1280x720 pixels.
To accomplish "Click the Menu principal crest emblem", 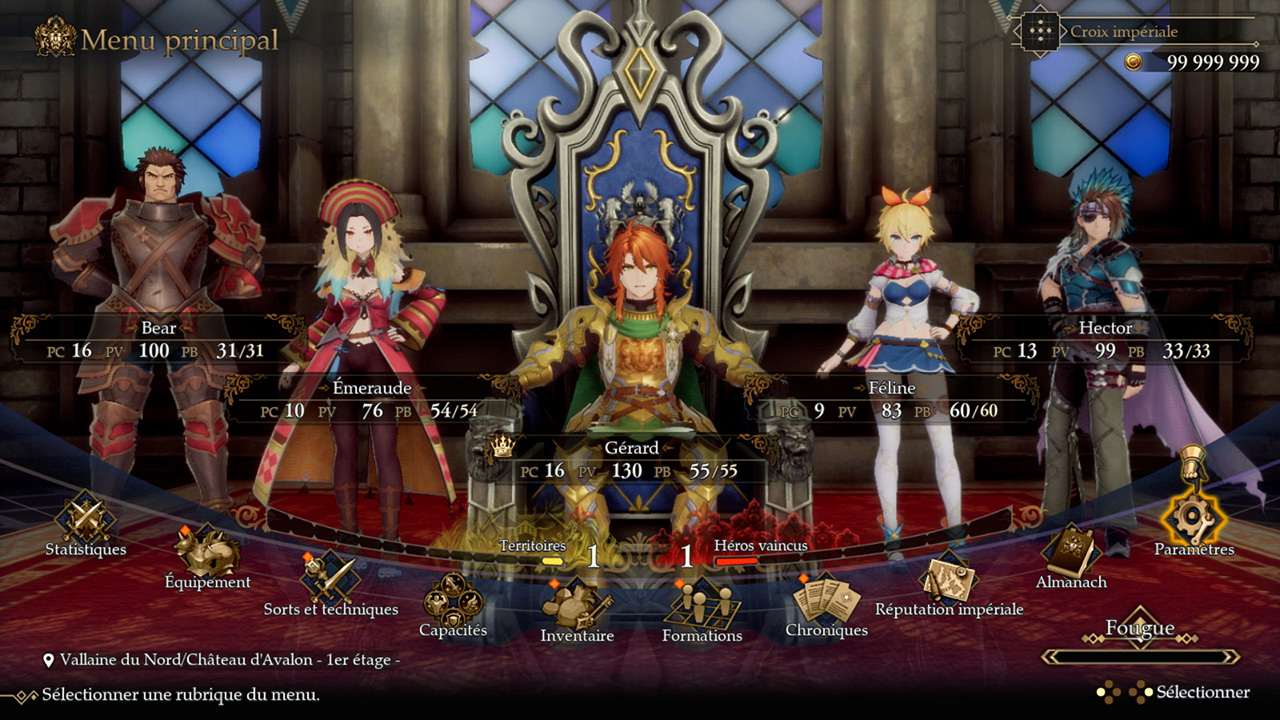I will [57, 39].
